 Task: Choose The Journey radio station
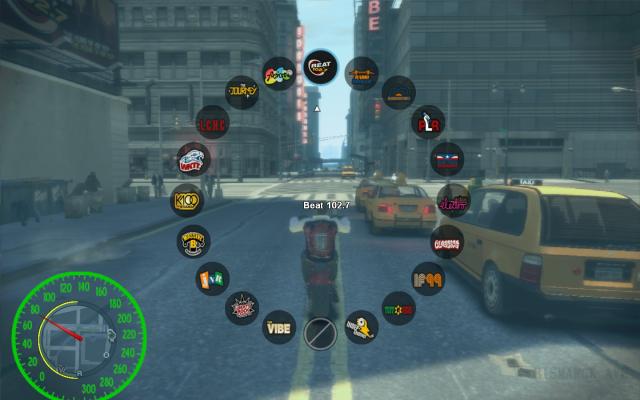[x=242, y=92]
